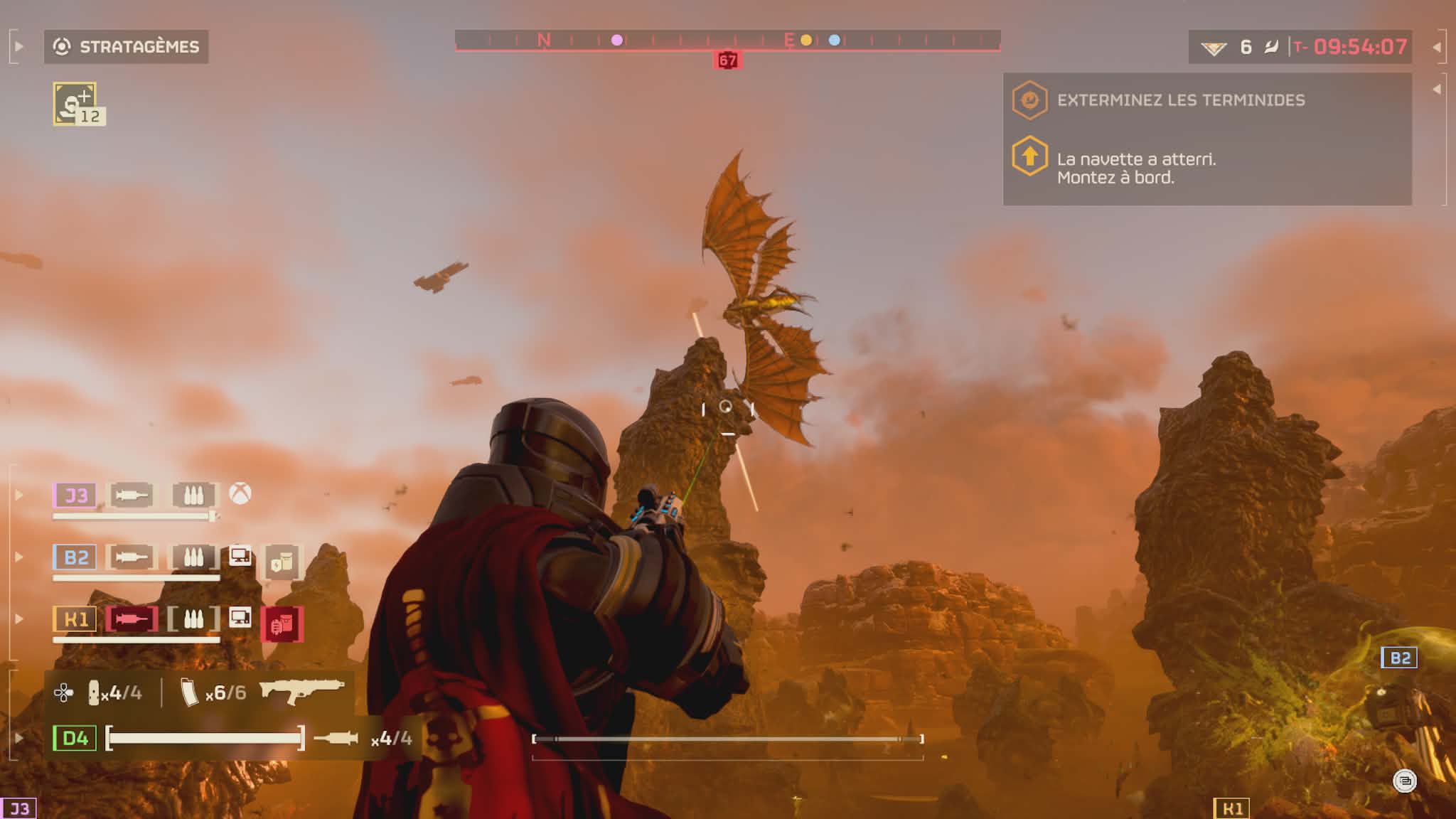
Task: Select squad member B2's tag
Action: pos(75,557)
